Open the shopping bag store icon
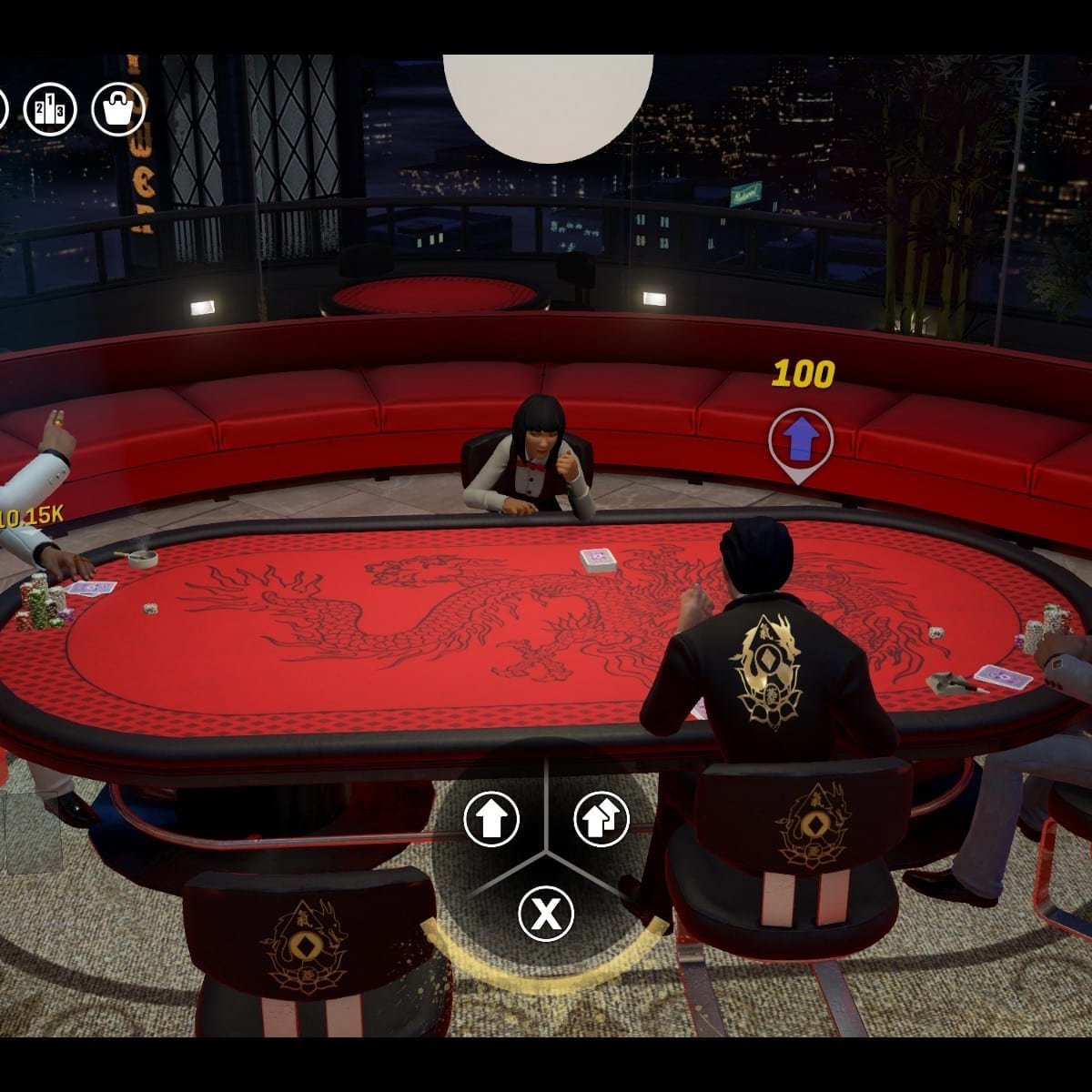Screen dimensions: 1092x1092 click(118, 109)
